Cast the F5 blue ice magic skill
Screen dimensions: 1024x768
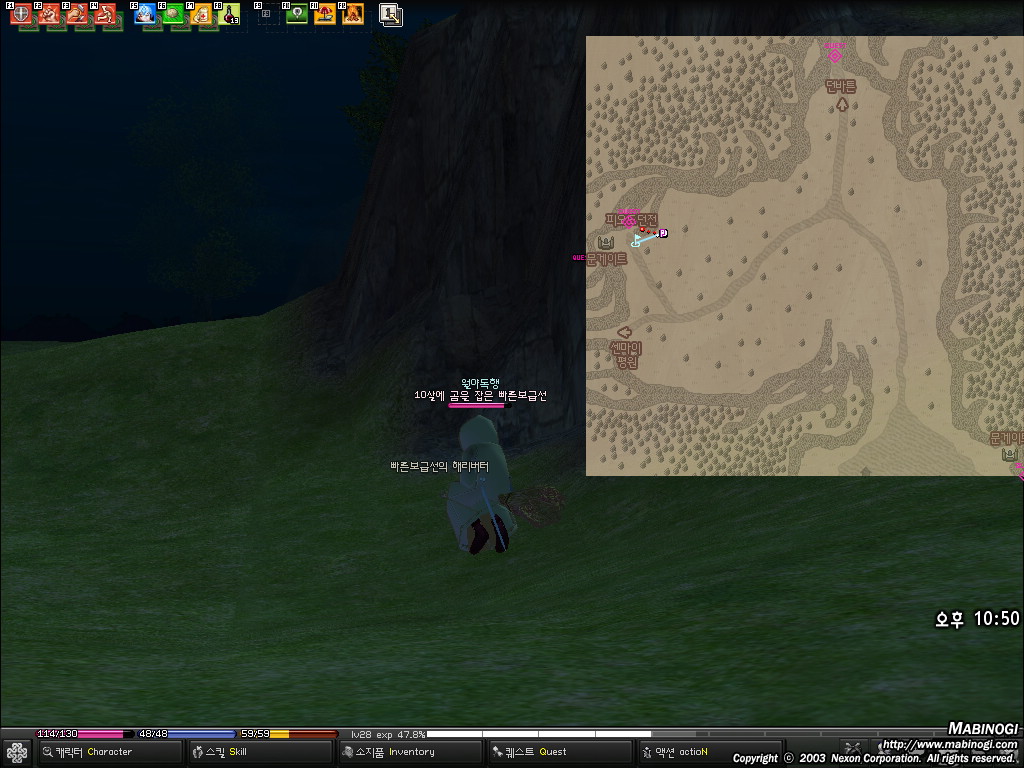(145, 15)
